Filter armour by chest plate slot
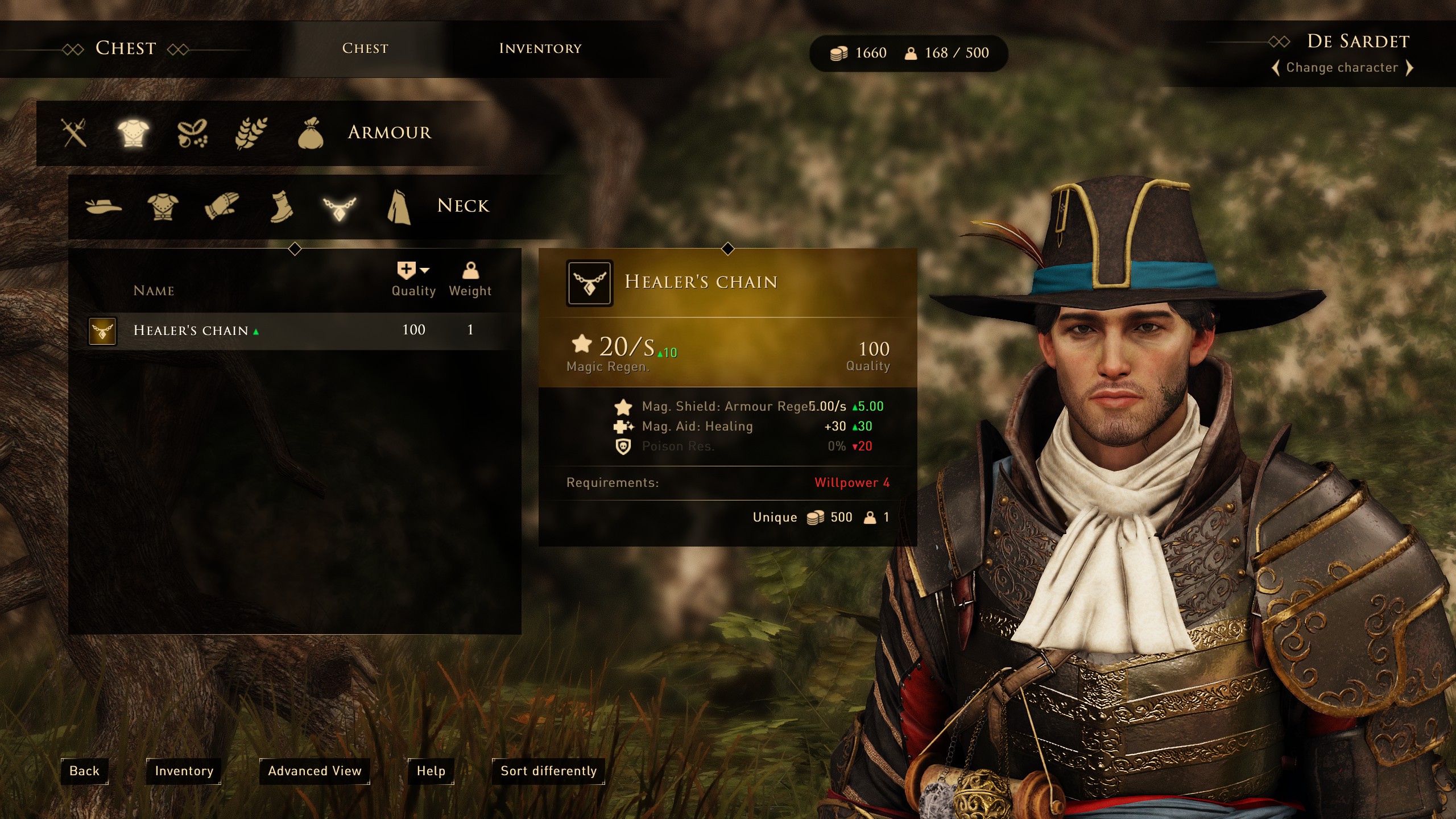 tap(163, 206)
